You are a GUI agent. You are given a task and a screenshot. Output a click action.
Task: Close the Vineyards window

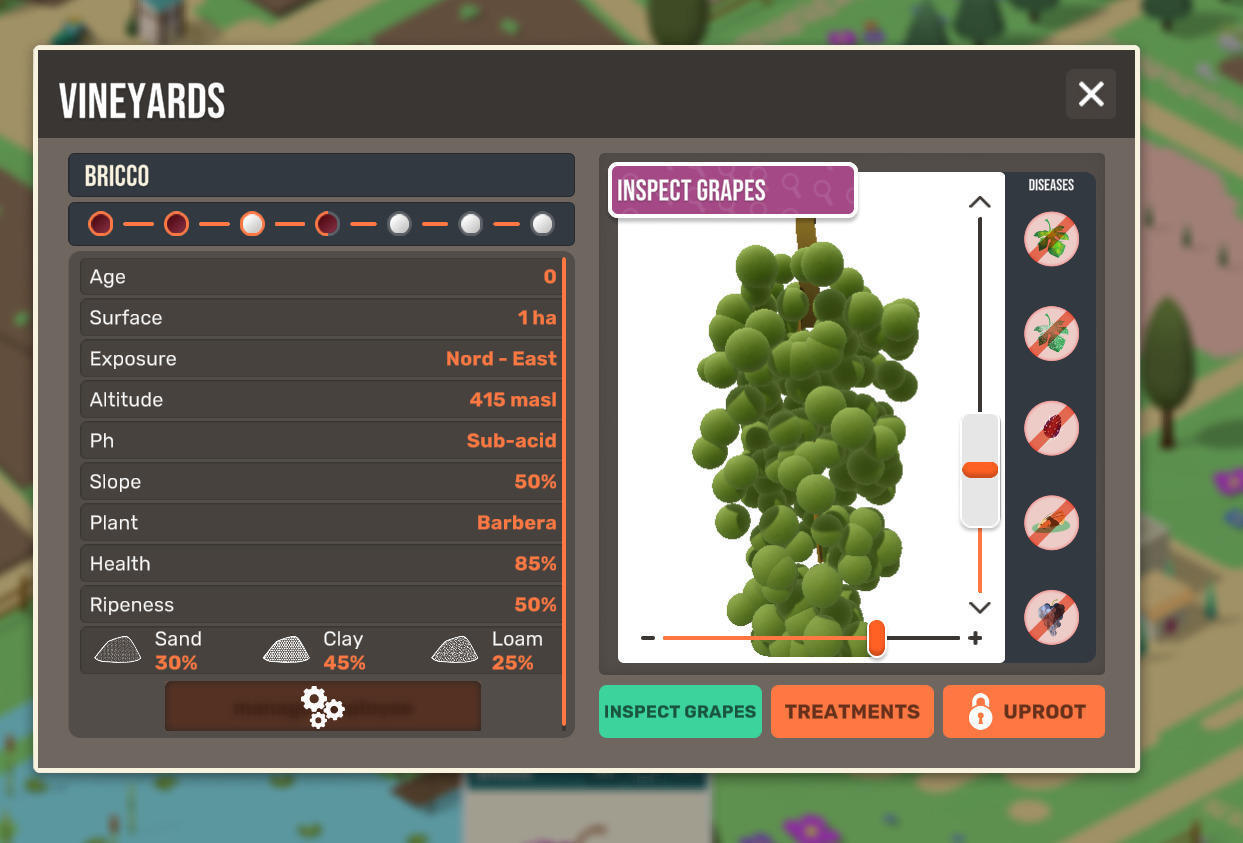click(x=1090, y=94)
